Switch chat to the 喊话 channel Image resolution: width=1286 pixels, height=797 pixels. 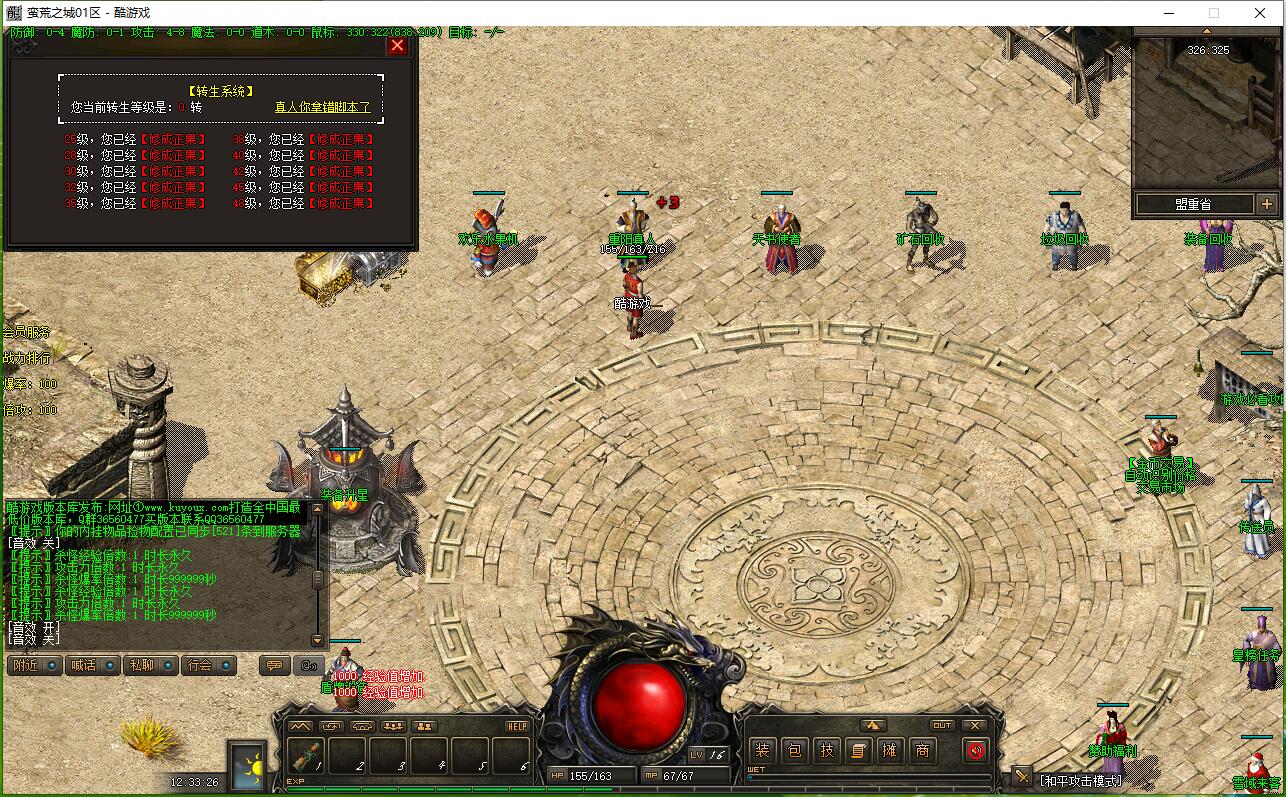[92, 665]
